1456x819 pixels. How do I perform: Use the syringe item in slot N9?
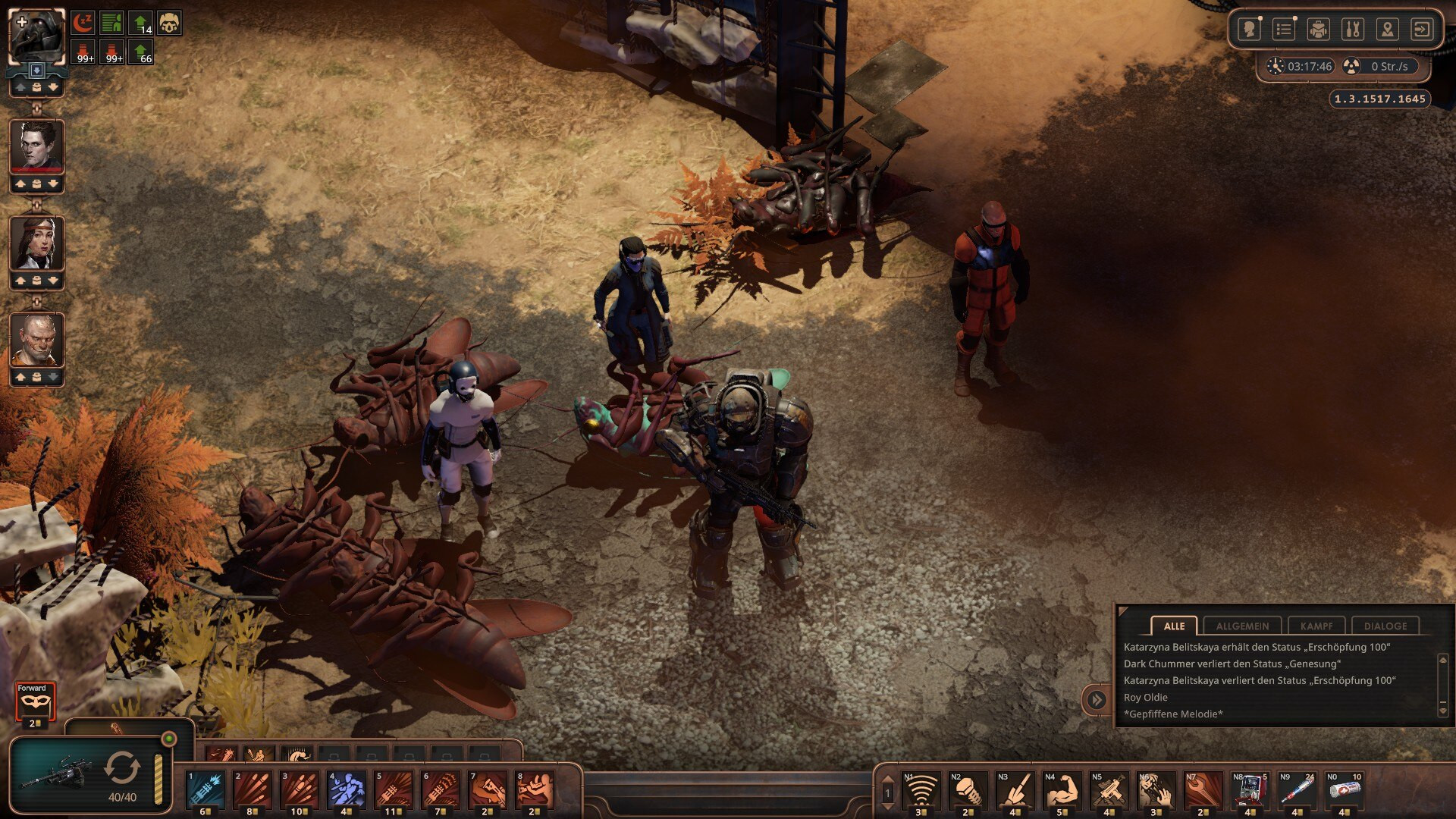(x=1297, y=790)
